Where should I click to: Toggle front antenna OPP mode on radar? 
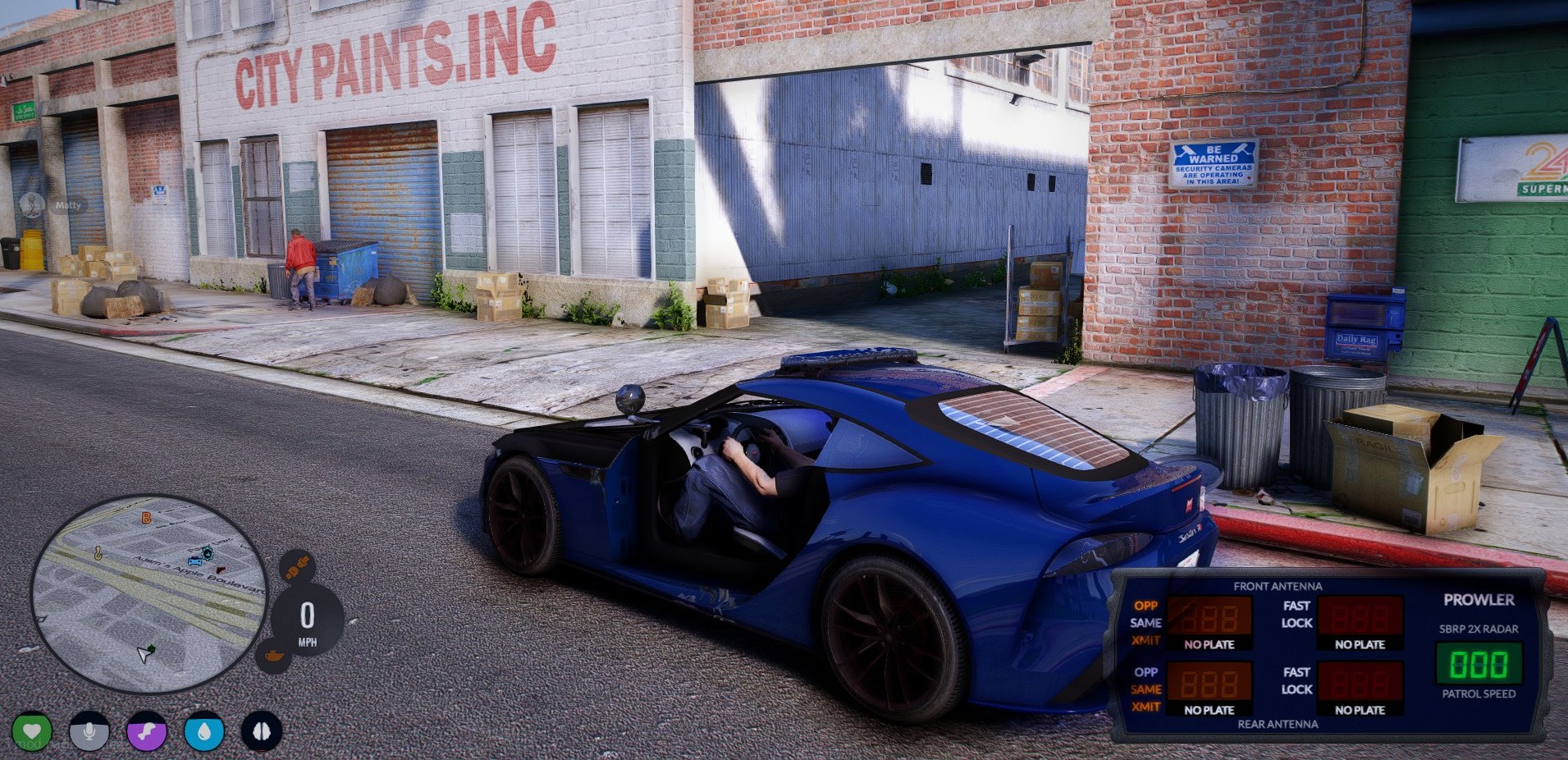point(1145,606)
